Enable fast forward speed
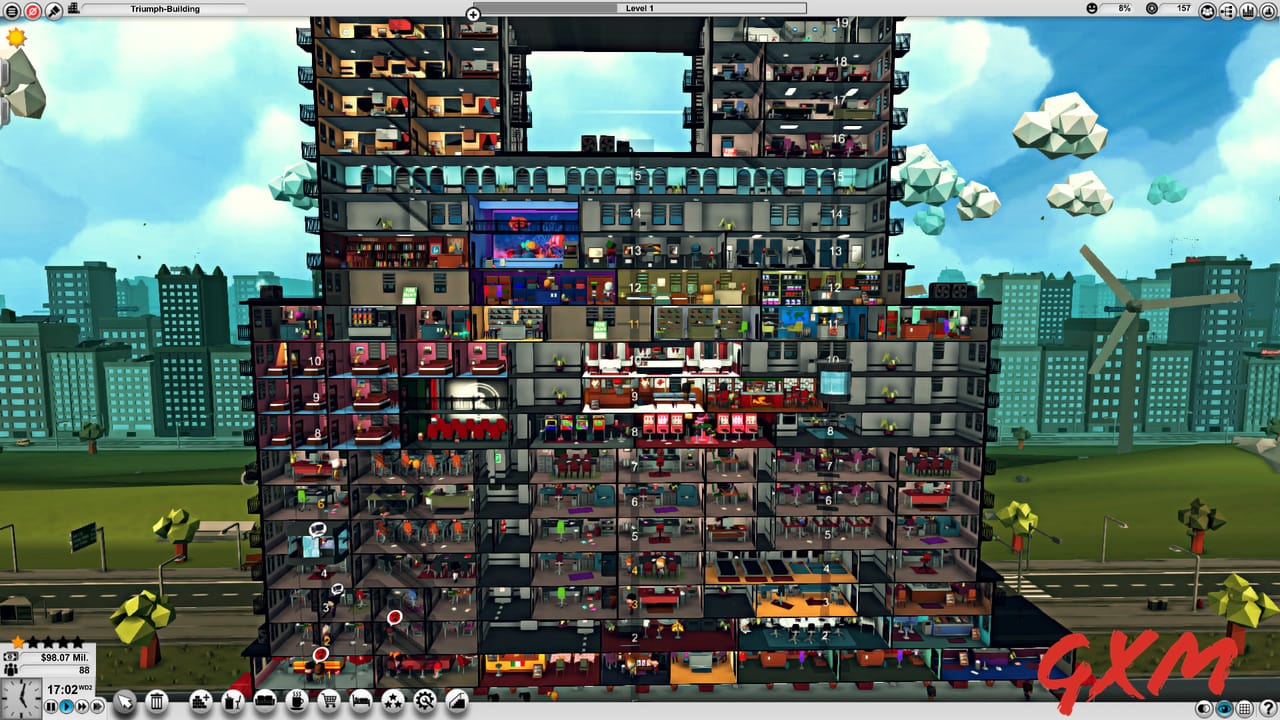The height and width of the screenshot is (720, 1280). [81, 706]
